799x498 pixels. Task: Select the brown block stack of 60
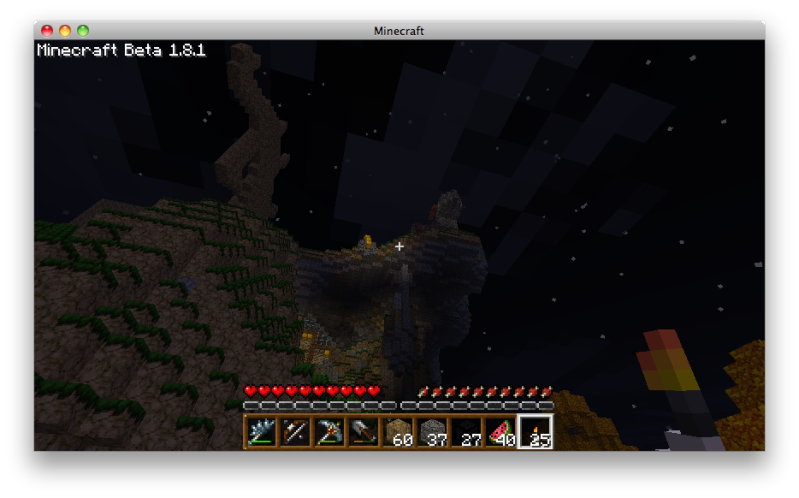coord(398,432)
